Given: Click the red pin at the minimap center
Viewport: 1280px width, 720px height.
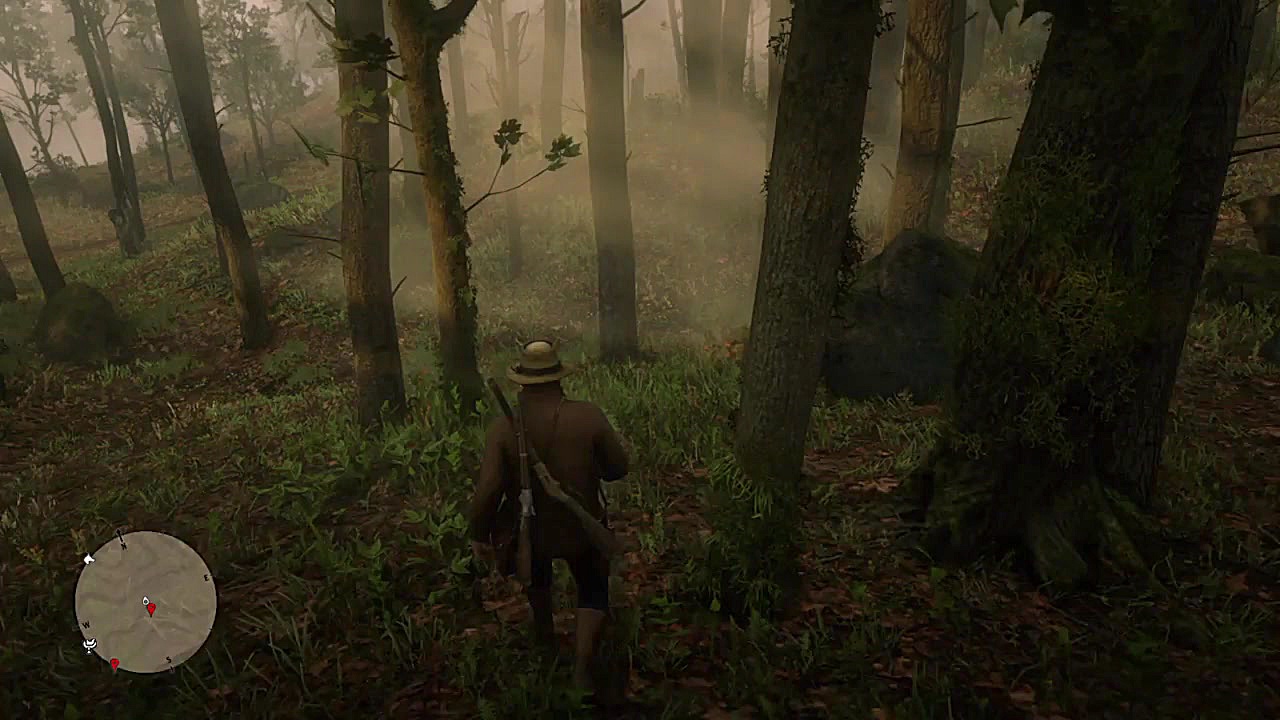Looking at the screenshot, I should pyautogui.click(x=150, y=608).
